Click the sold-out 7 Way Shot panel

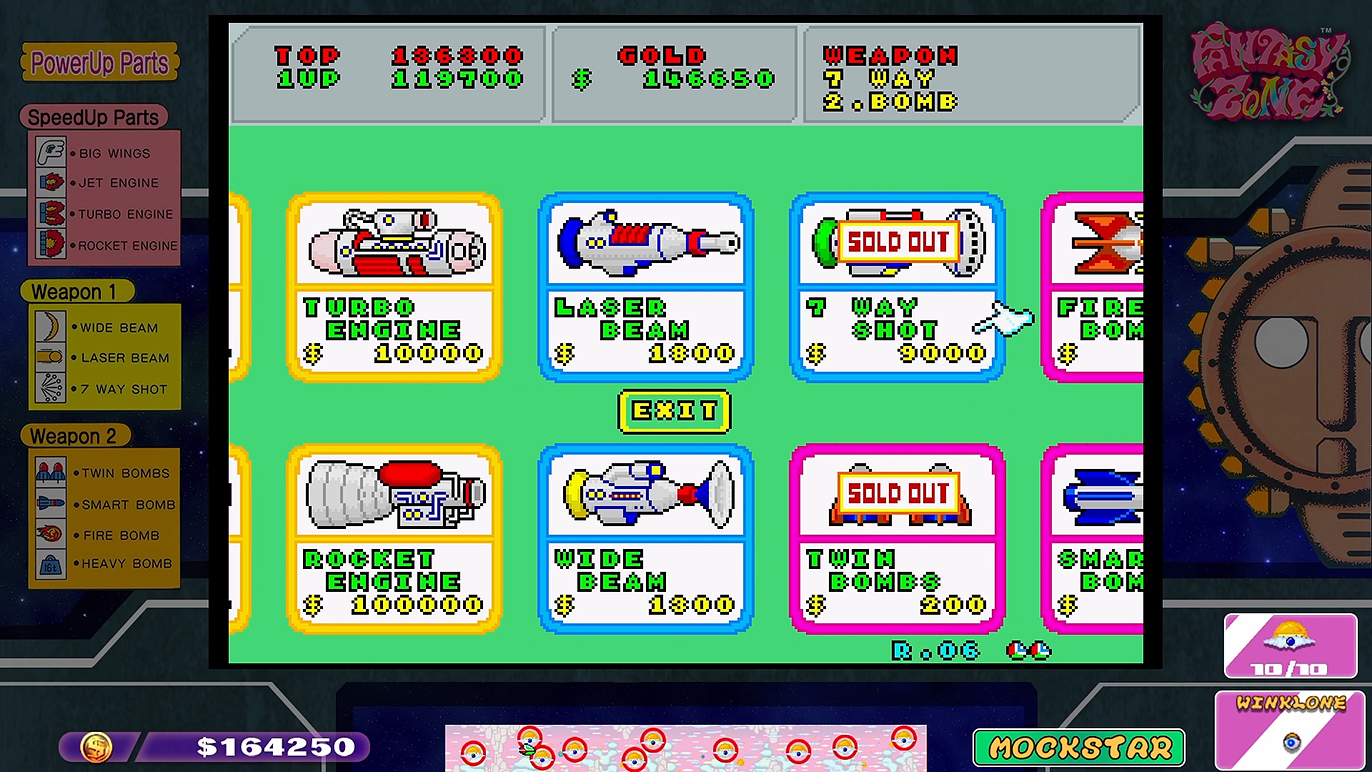point(896,288)
